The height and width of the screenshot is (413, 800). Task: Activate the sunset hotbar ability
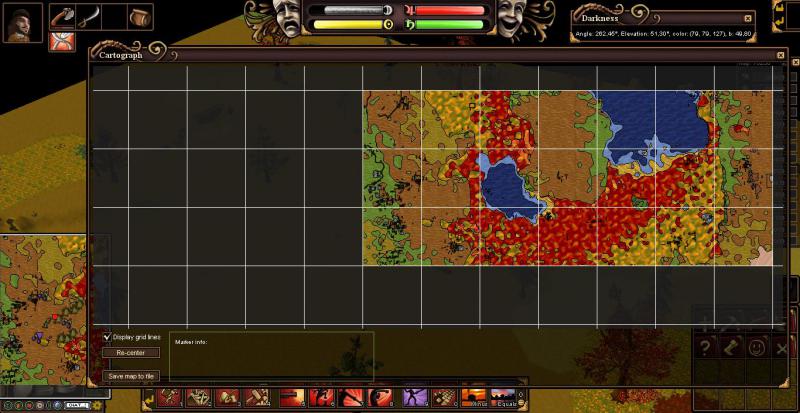tap(474, 397)
